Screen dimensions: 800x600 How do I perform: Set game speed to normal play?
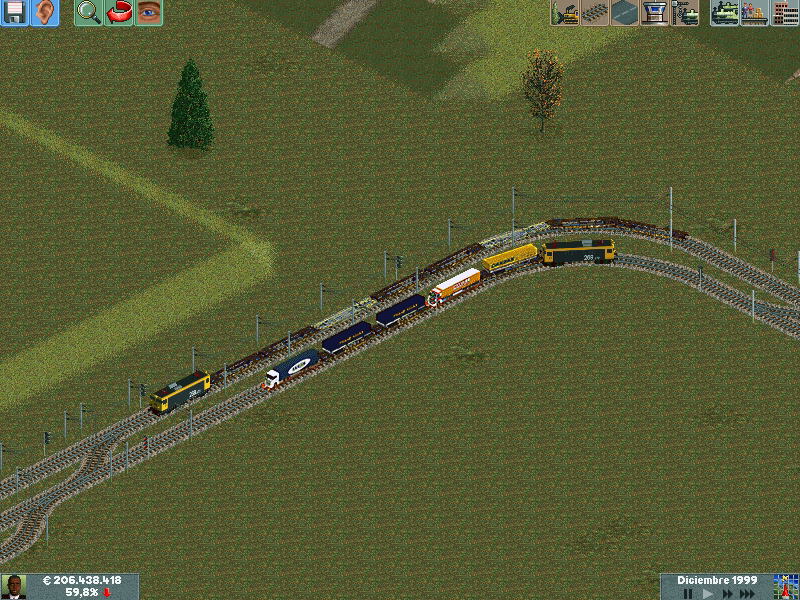click(708, 593)
